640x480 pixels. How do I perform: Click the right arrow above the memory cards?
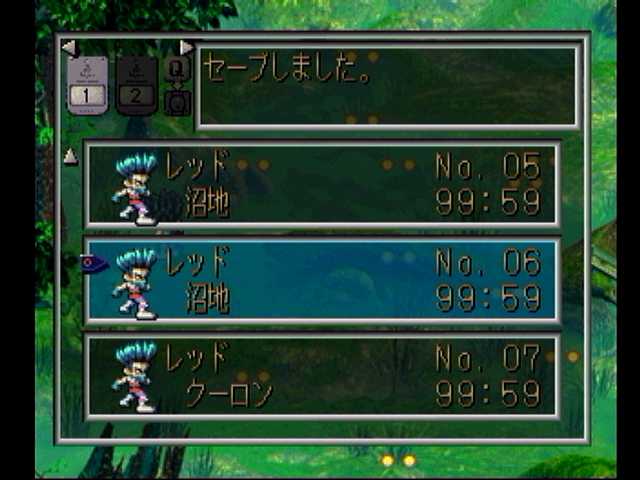[x=185, y=47]
